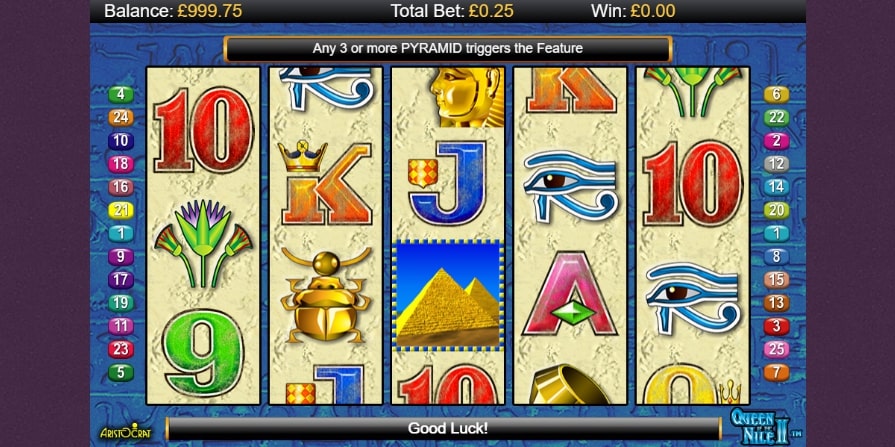Select the payline 2 marker
895x447 pixels.
(776, 141)
